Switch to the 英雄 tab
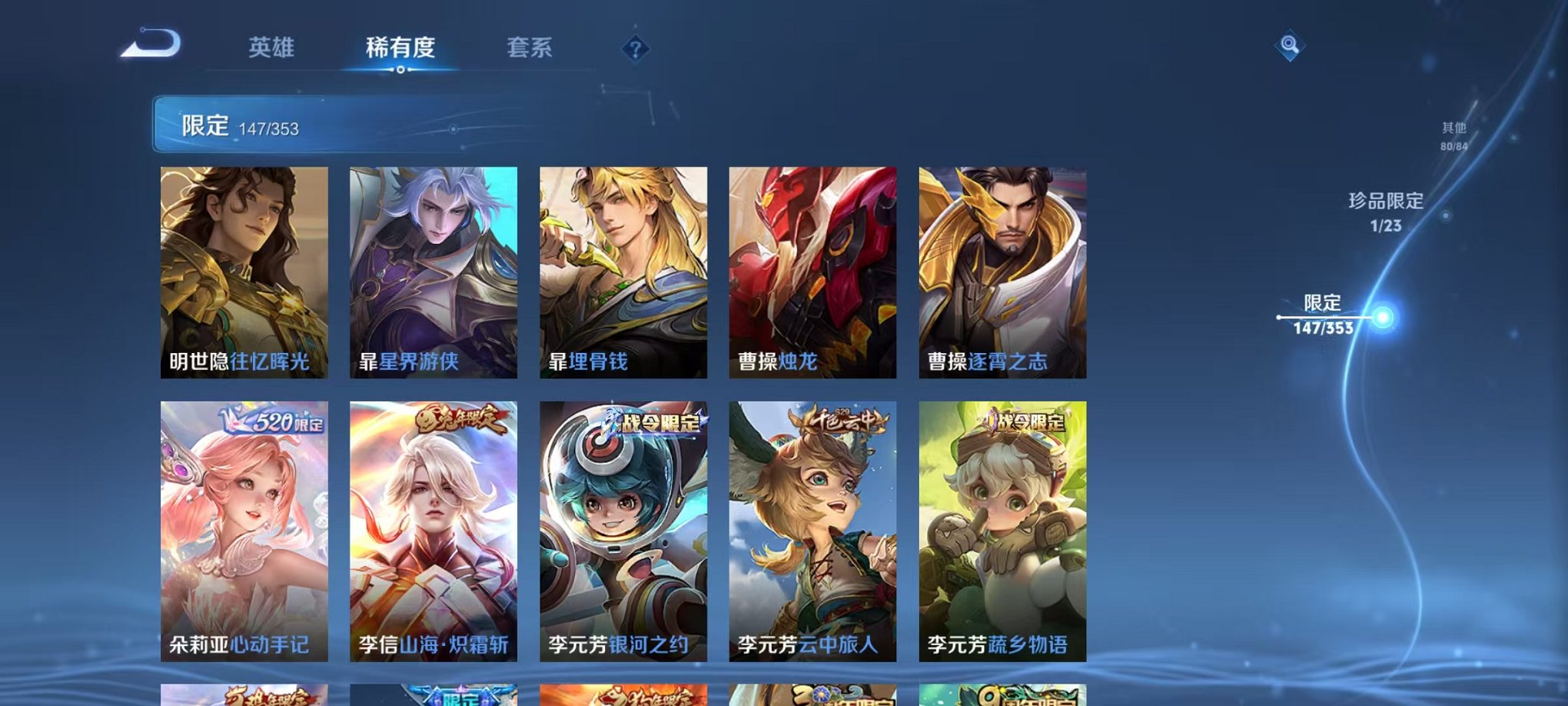Screen dimensions: 1568x706 [271, 46]
